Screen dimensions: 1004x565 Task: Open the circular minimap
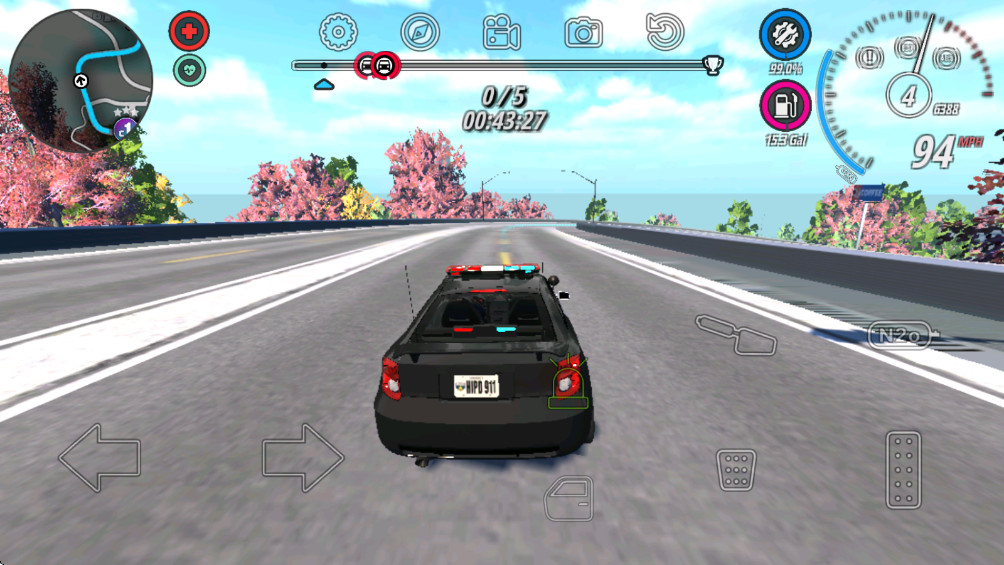point(80,80)
